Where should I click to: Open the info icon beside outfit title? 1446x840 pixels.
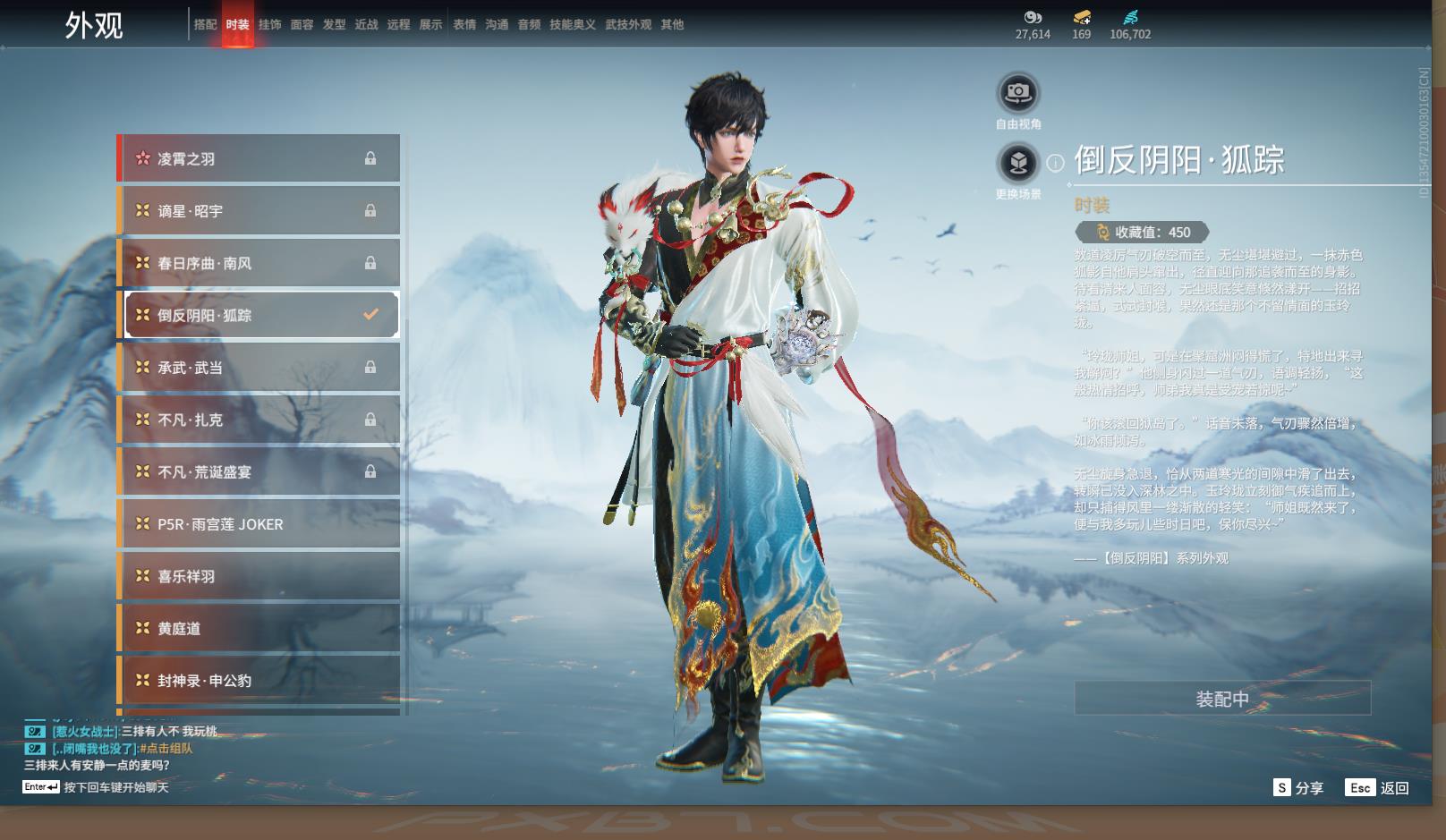click(x=1056, y=163)
